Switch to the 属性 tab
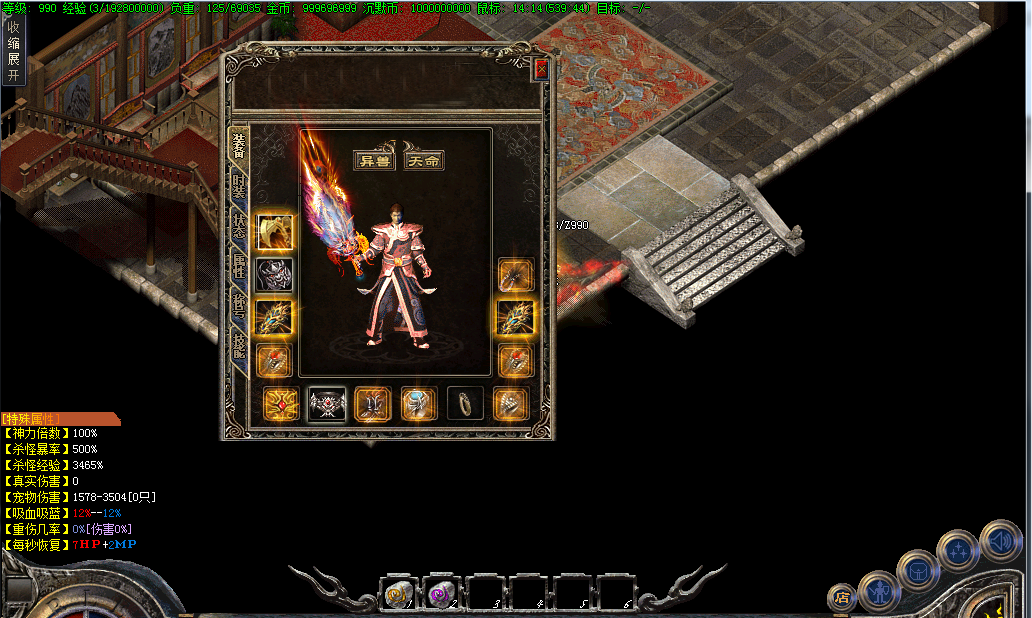The image size is (1032, 618). tap(239, 266)
